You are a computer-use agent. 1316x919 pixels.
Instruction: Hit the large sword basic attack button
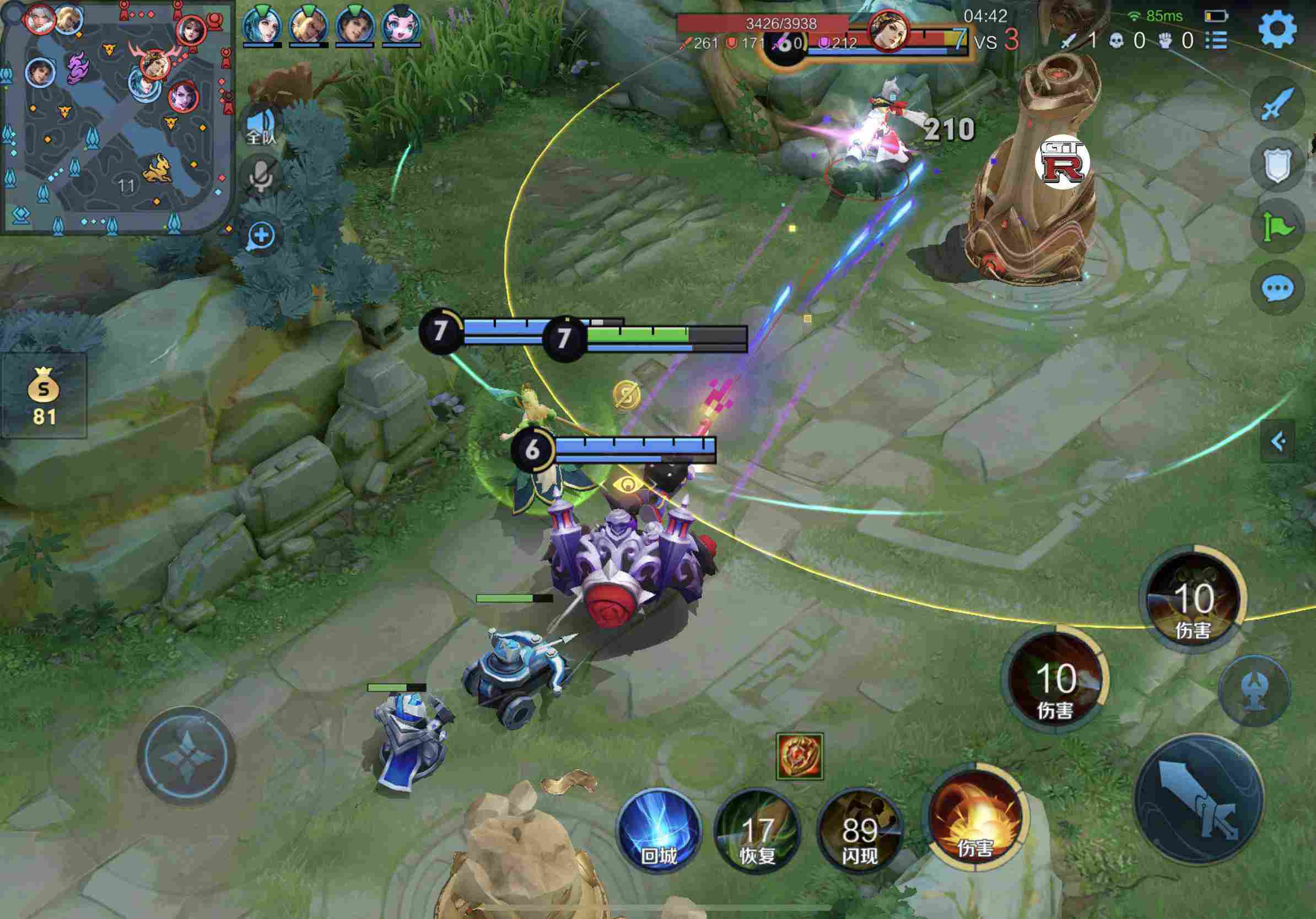click(1199, 798)
